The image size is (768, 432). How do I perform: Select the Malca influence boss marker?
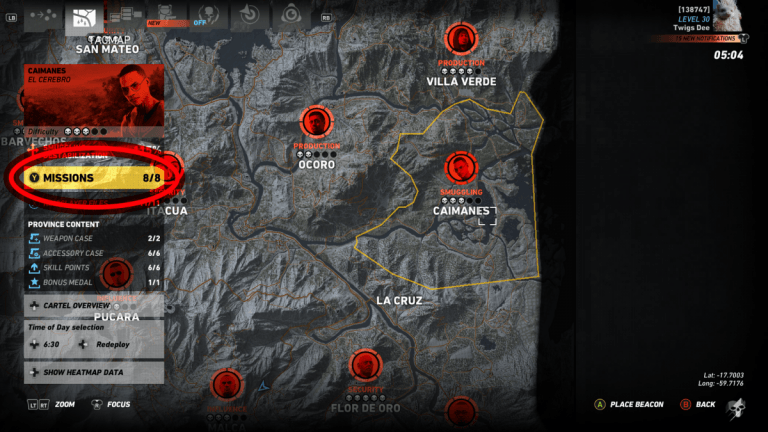(226, 385)
